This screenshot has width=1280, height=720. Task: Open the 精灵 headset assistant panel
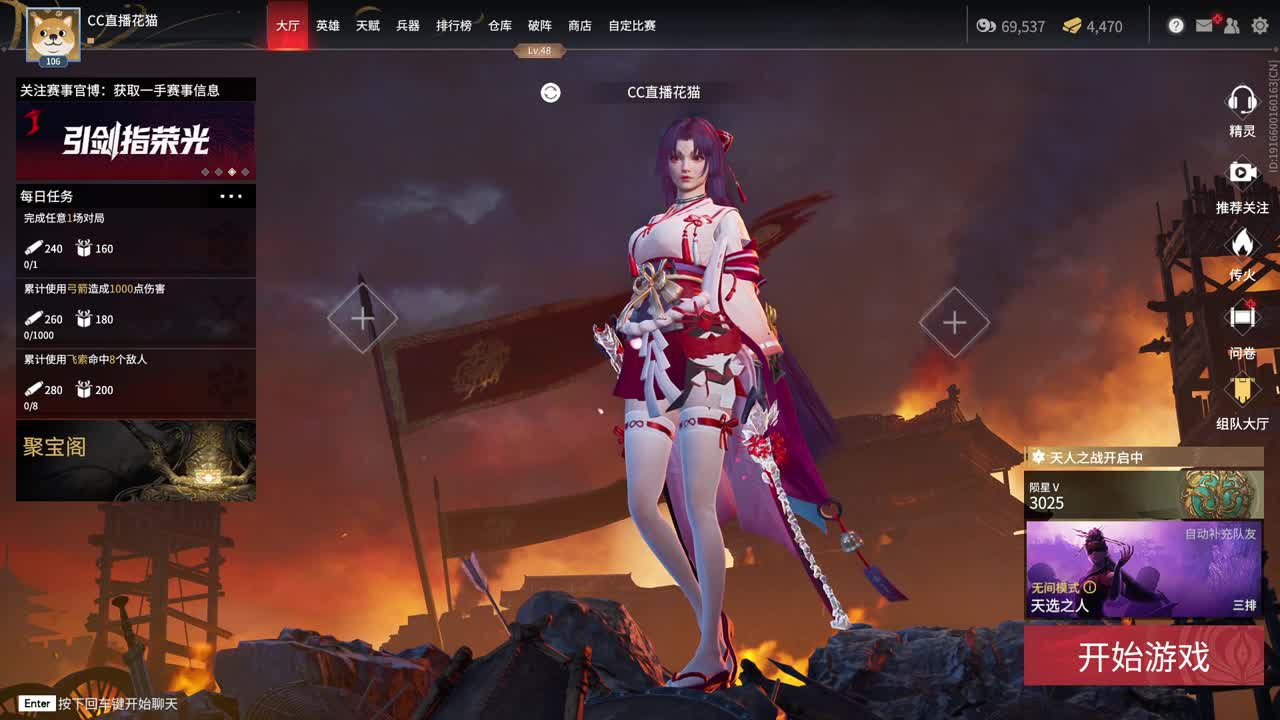point(1241,101)
